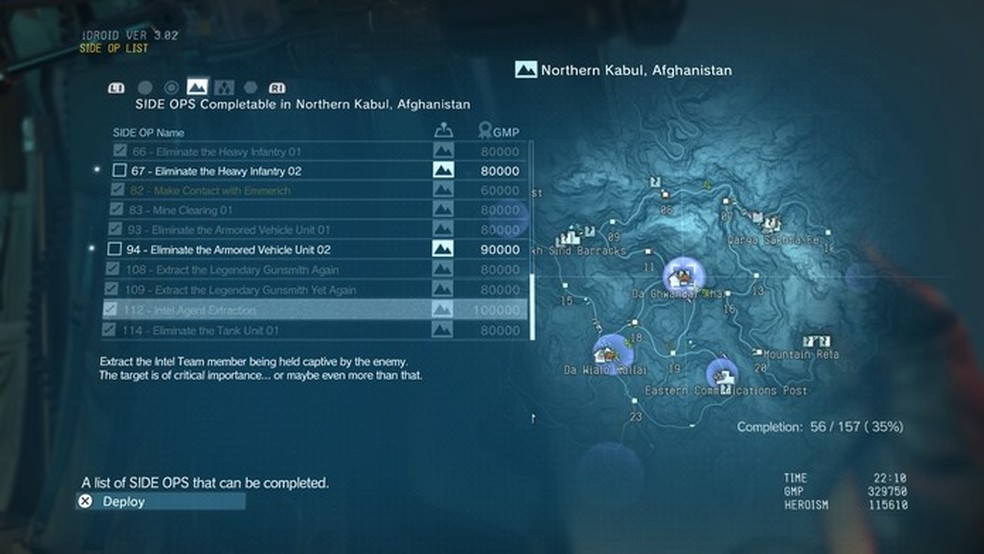Click the Eastern Communications Post map marker
The width and height of the screenshot is (984, 554).
pyautogui.click(x=723, y=375)
